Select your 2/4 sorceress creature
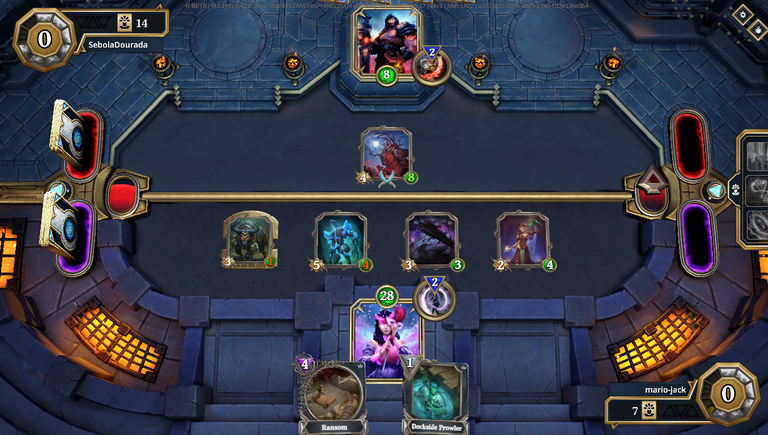The height and width of the screenshot is (435, 768). click(522, 240)
